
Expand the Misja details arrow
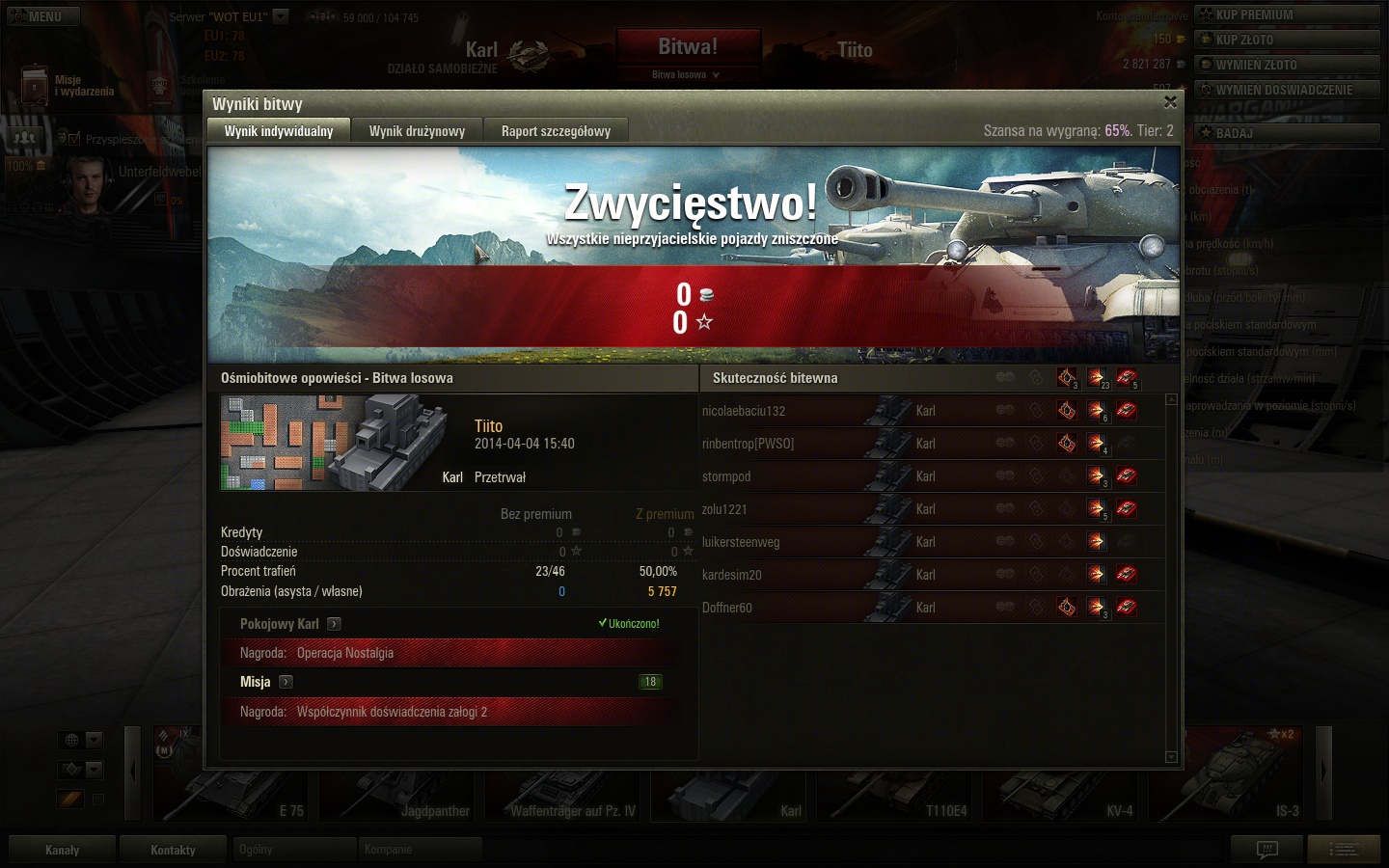(x=286, y=682)
